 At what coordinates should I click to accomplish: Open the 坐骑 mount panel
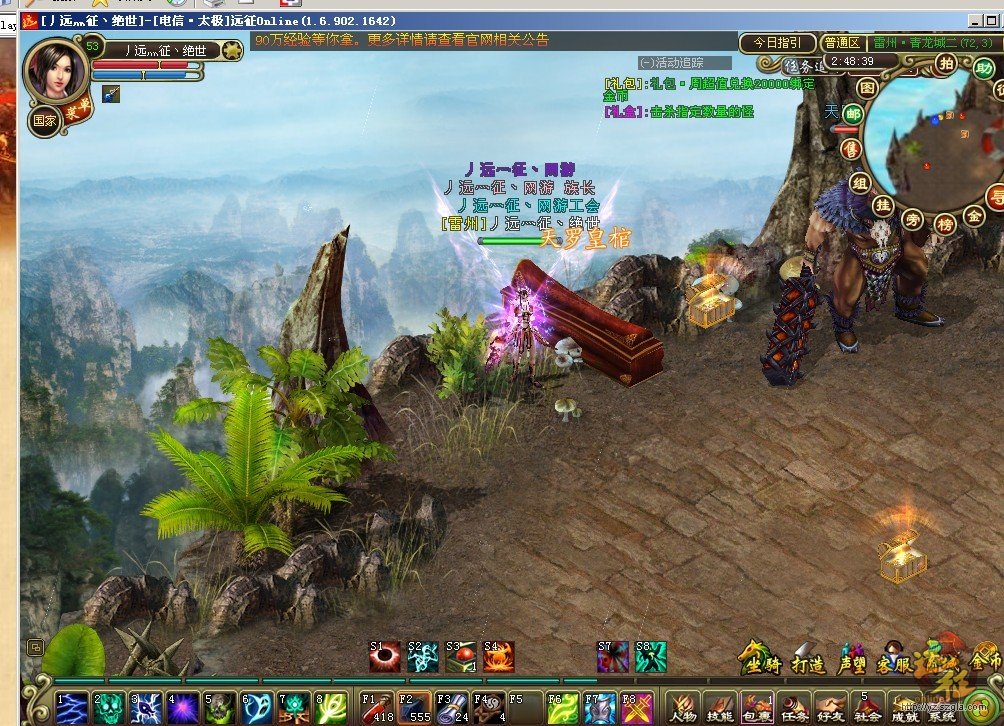(760, 661)
